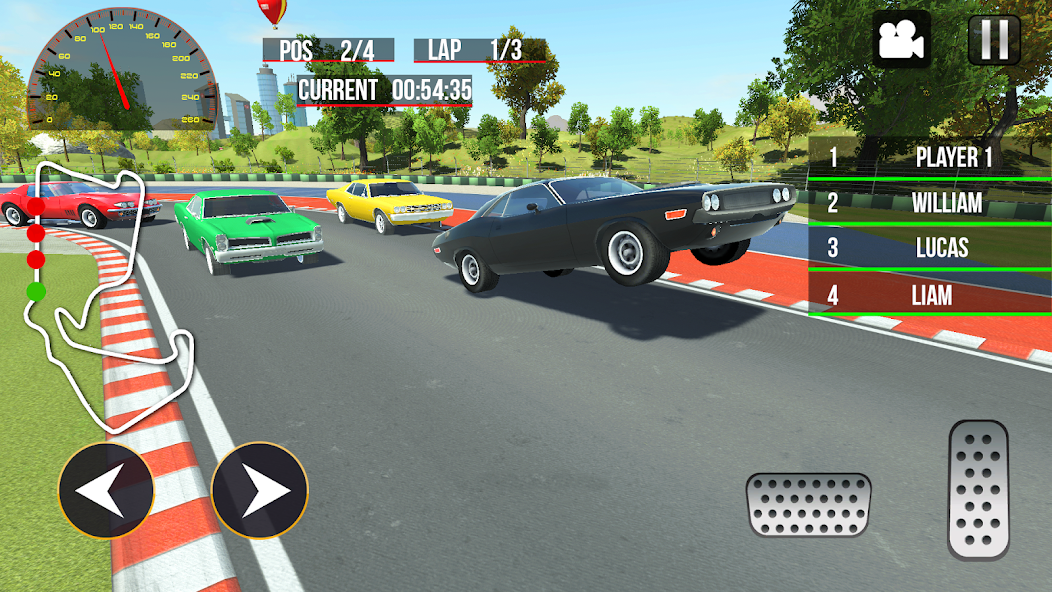Choose LUCAS row in the standings
Image resolution: width=1052 pixels, height=592 pixels.
(930, 248)
